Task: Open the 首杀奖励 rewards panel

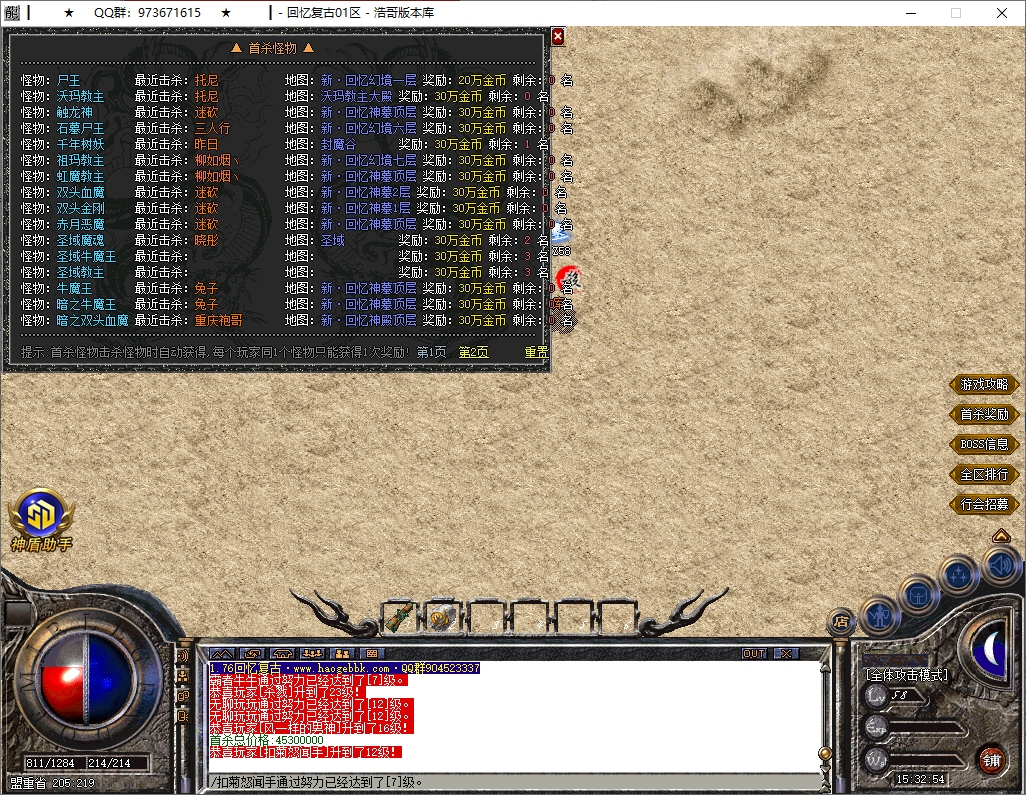Action: click(x=984, y=414)
